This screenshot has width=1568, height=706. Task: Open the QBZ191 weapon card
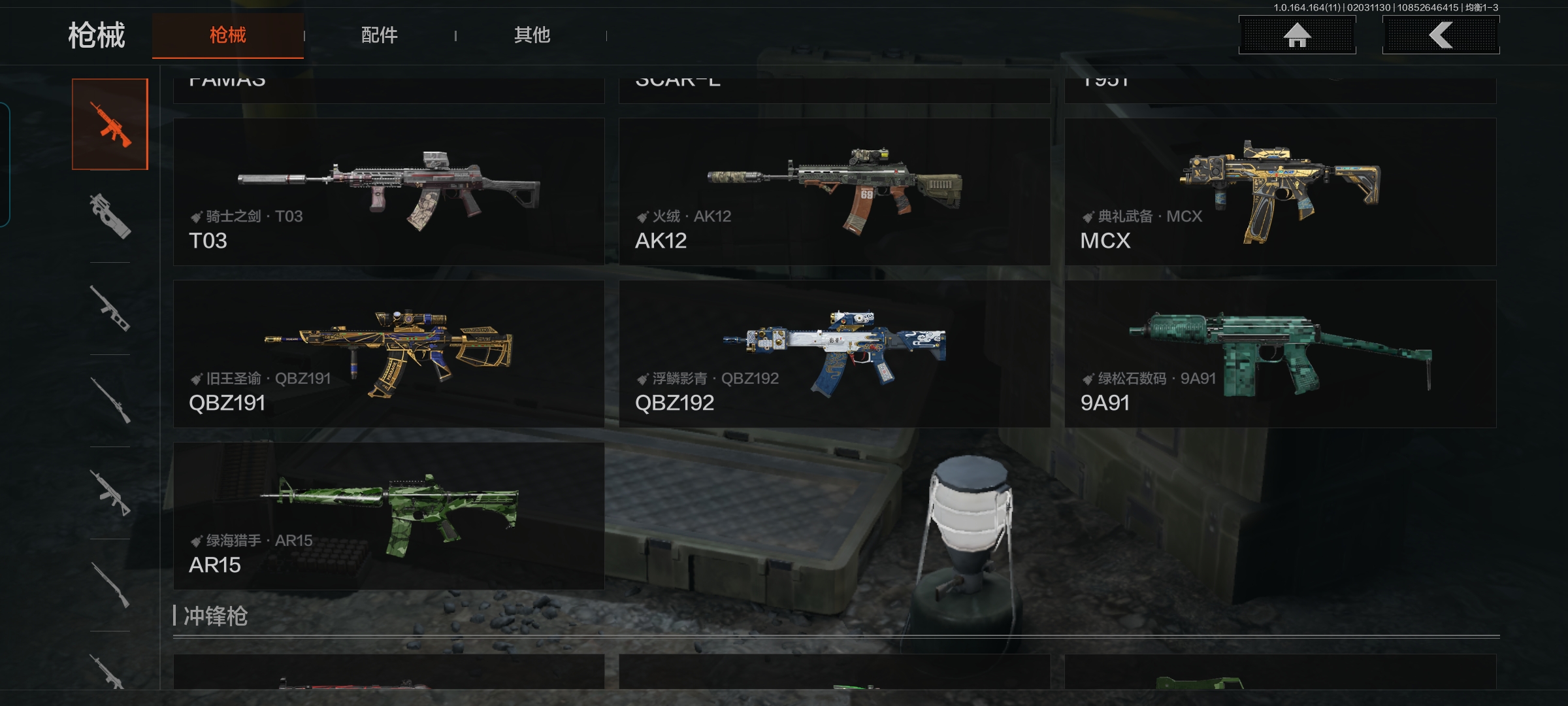tap(389, 354)
